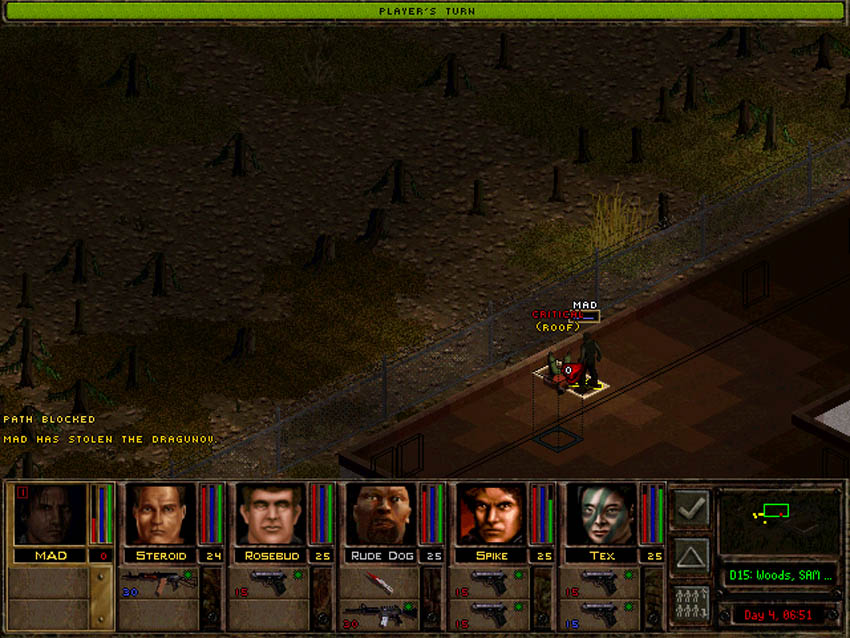Image resolution: width=850 pixels, height=638 pixels.
Task: End turn with the checkmark button
Action: (691, 509)
